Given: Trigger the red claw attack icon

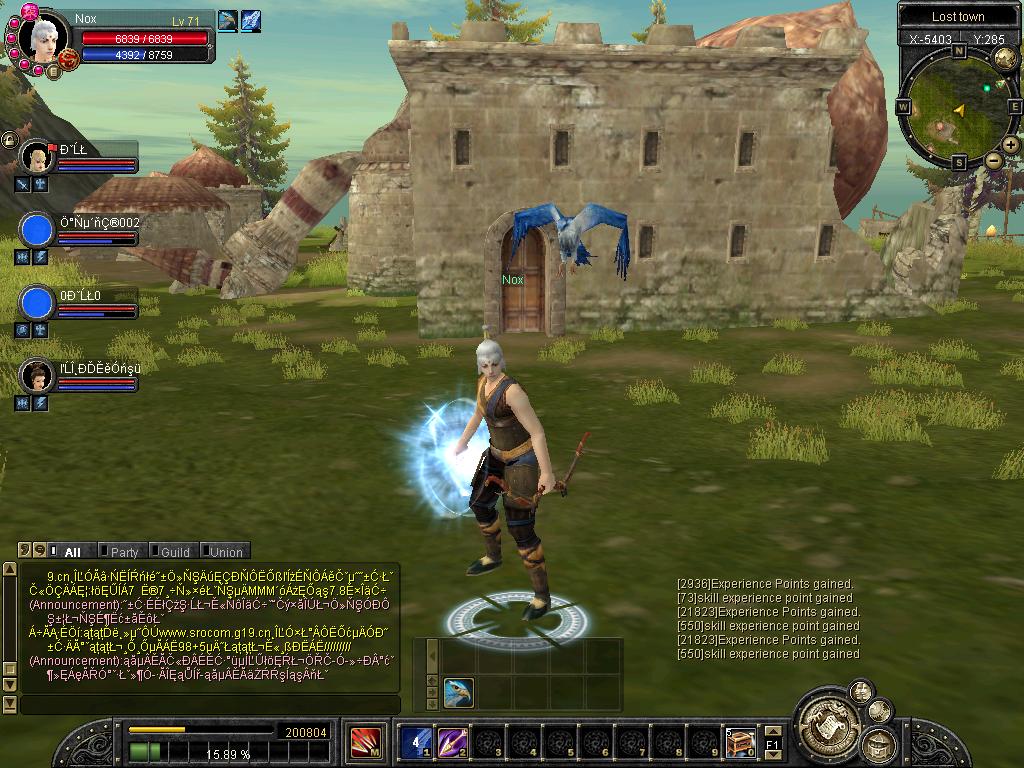Looking at the screenshot, I should [364, 742].
